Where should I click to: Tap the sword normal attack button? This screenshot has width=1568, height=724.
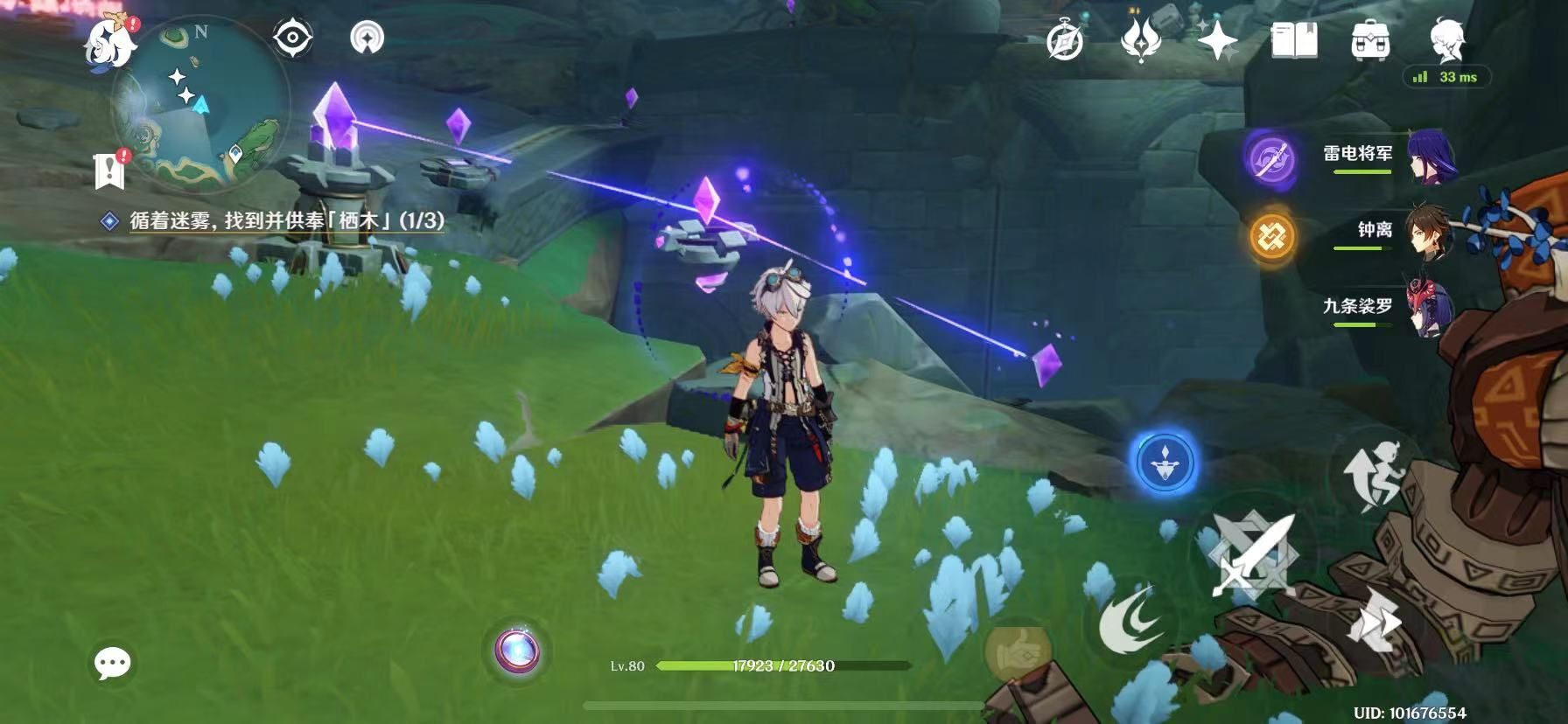pos(1251,555)
